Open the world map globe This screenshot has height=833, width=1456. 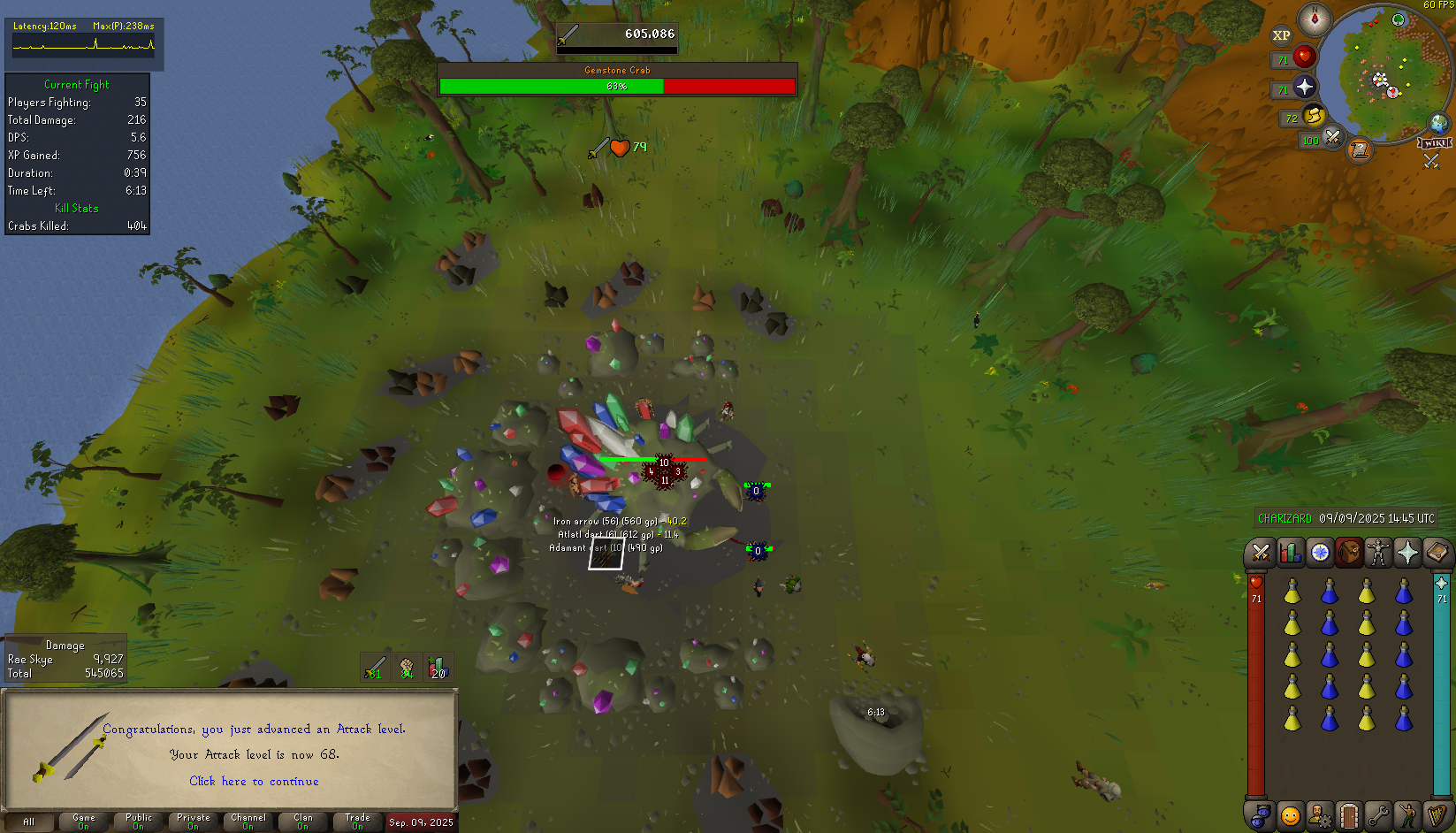click(1438, 123)
